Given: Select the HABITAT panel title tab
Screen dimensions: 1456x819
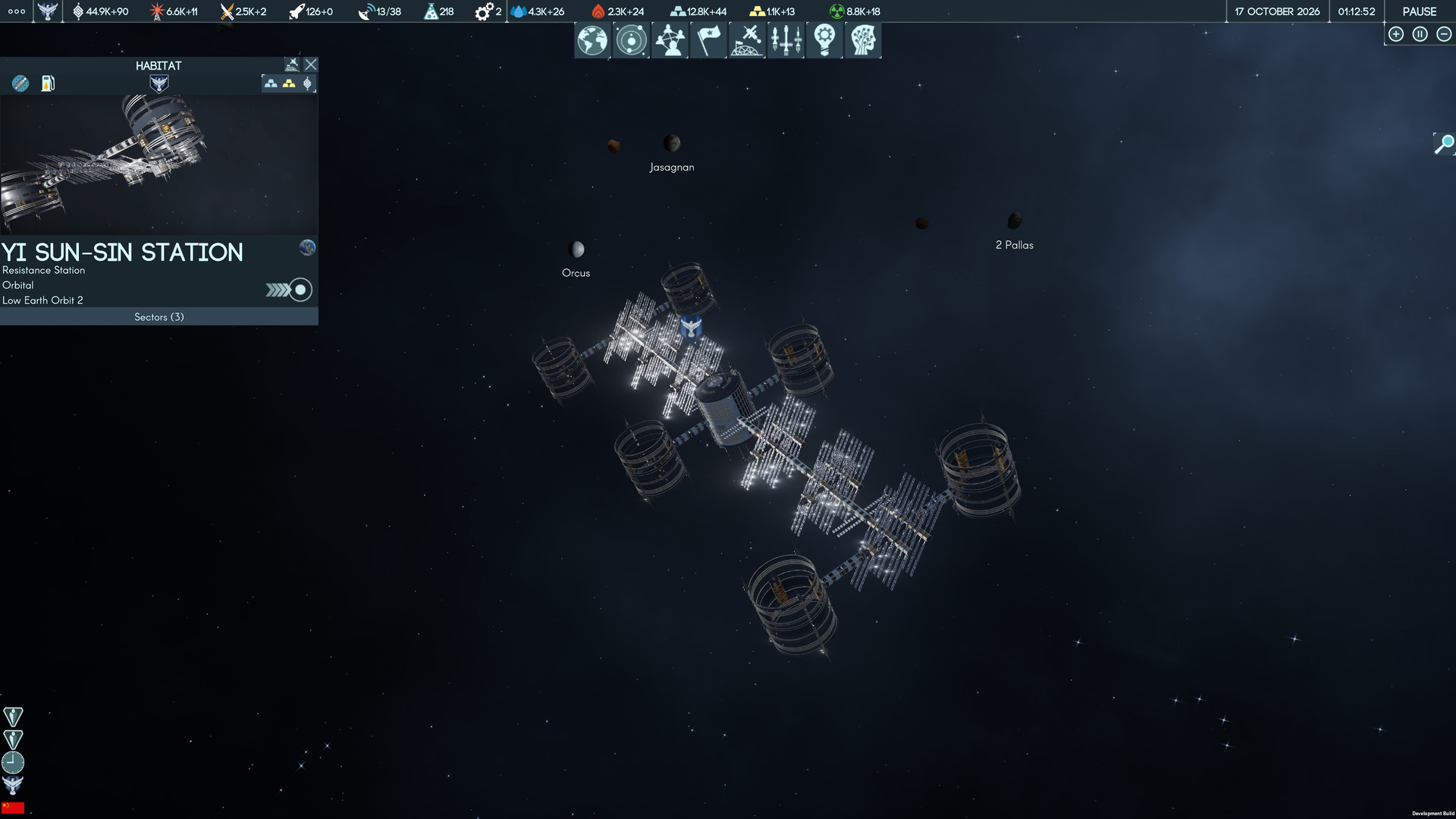Looking at the screenshot, I should coord(158,65).
